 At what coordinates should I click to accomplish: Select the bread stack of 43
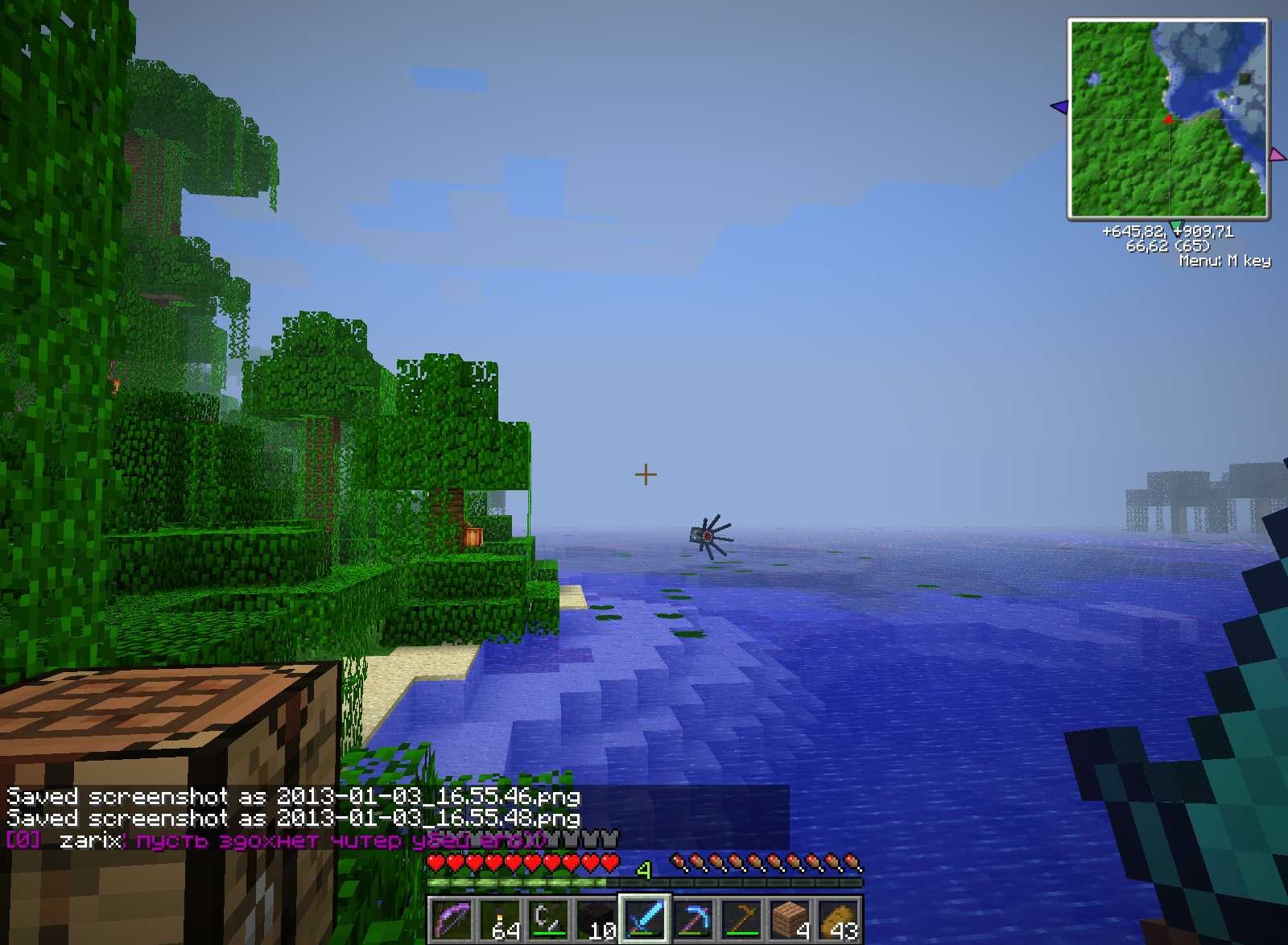coord(838,918)
